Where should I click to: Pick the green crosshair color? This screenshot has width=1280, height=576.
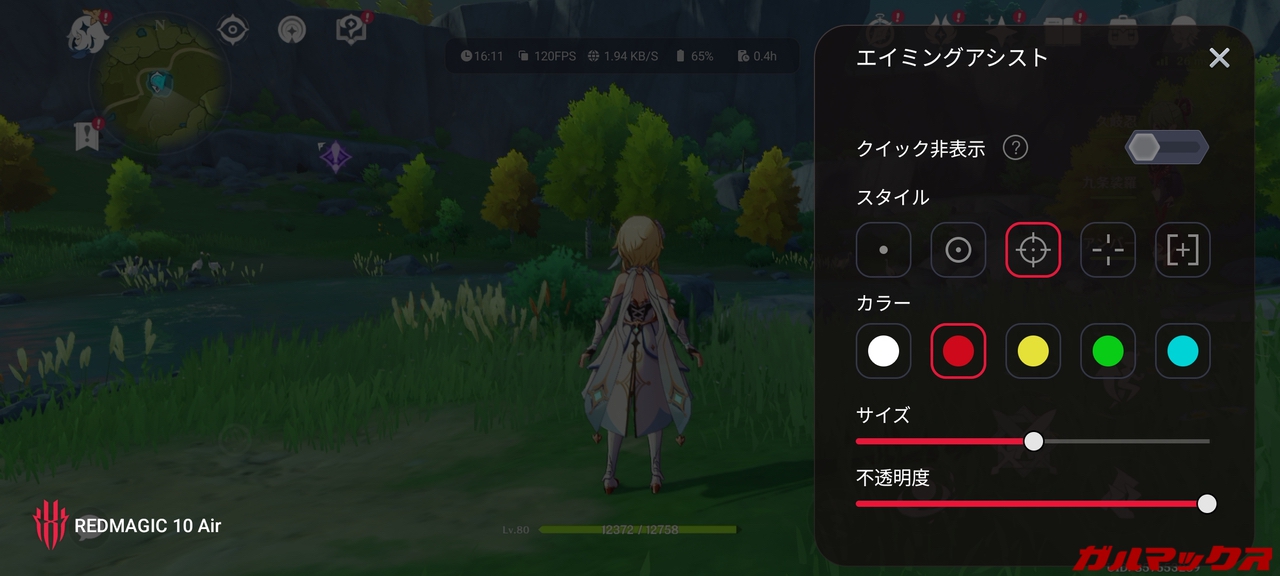coord(1108,351)
